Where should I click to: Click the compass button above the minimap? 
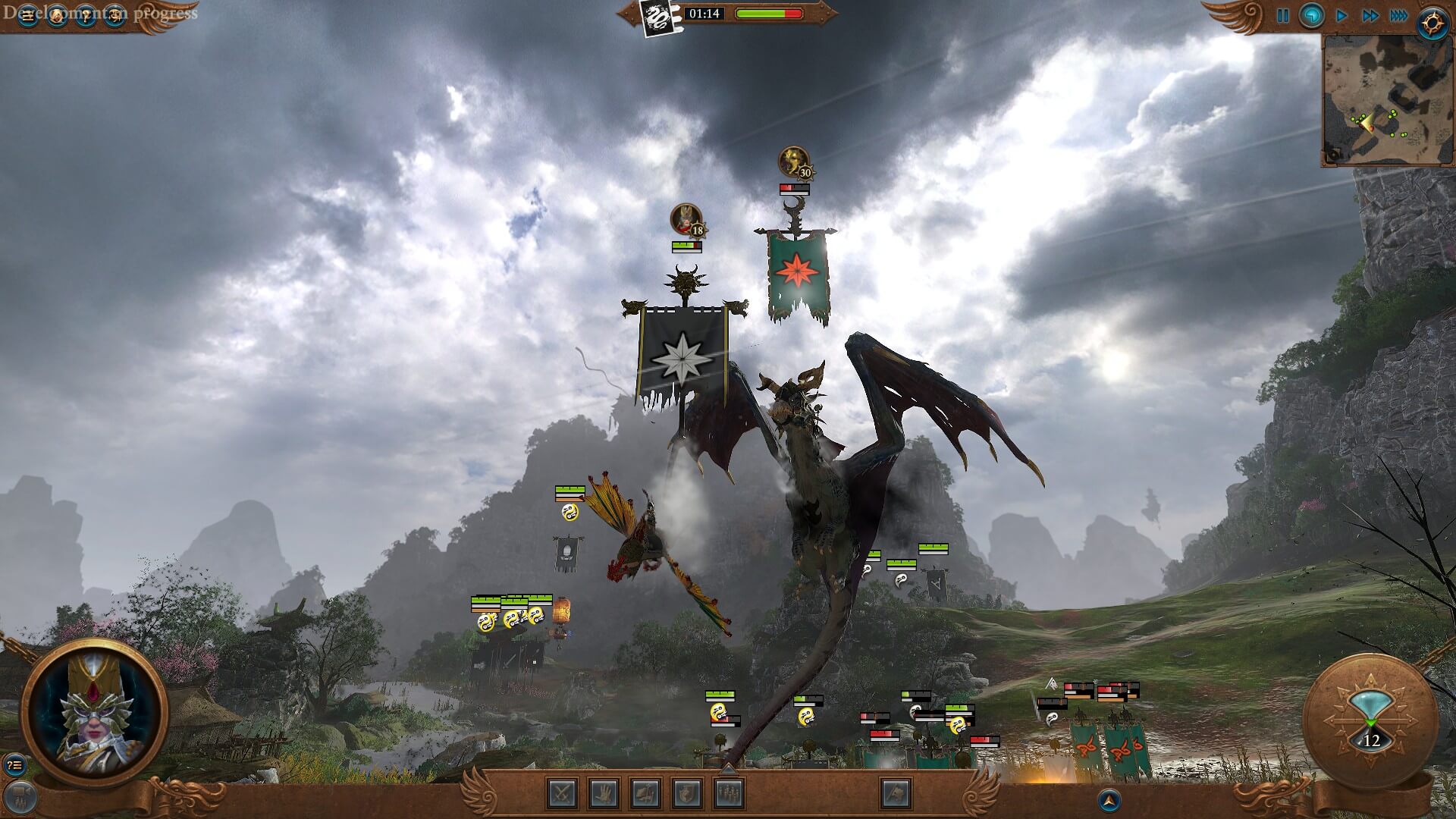tap(1432, 24)
